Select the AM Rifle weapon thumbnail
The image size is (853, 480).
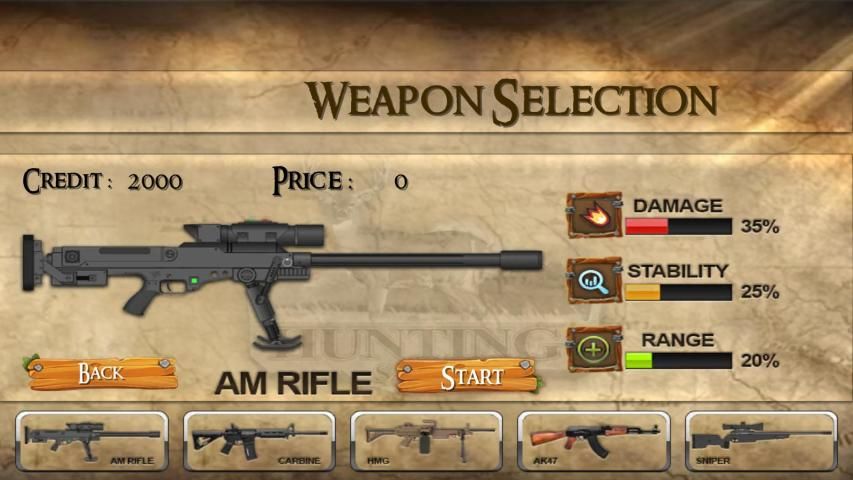92,441
